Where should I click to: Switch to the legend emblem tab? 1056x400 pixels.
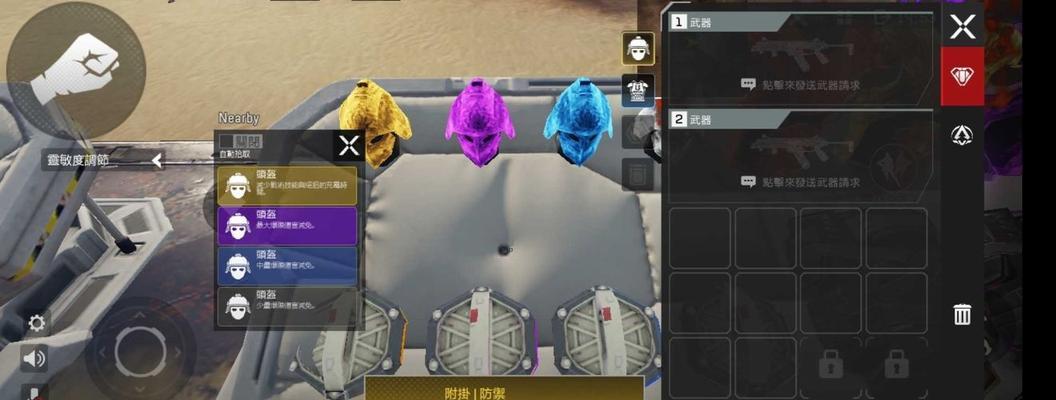click(962, 135)
